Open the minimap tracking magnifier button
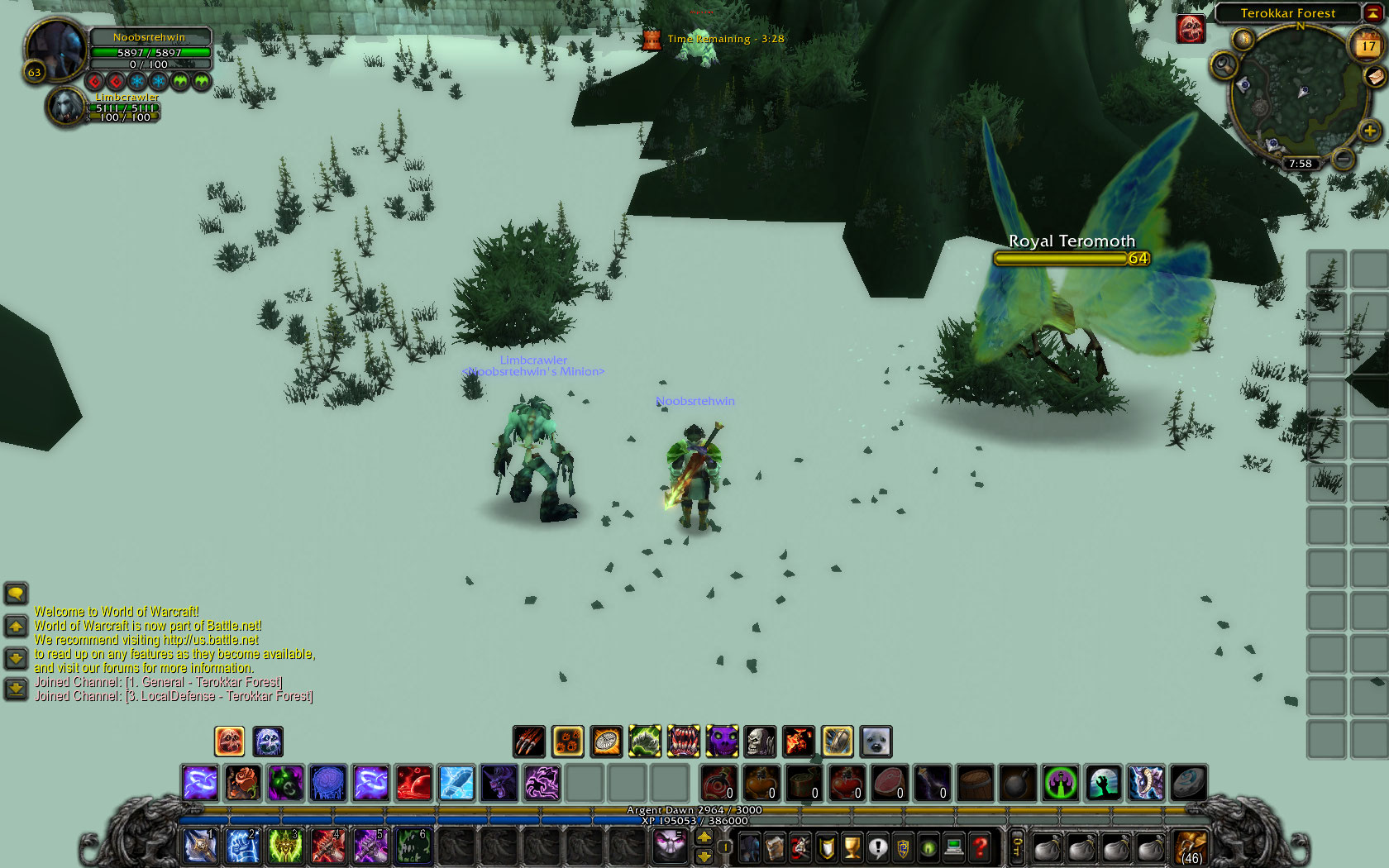 1224,65
